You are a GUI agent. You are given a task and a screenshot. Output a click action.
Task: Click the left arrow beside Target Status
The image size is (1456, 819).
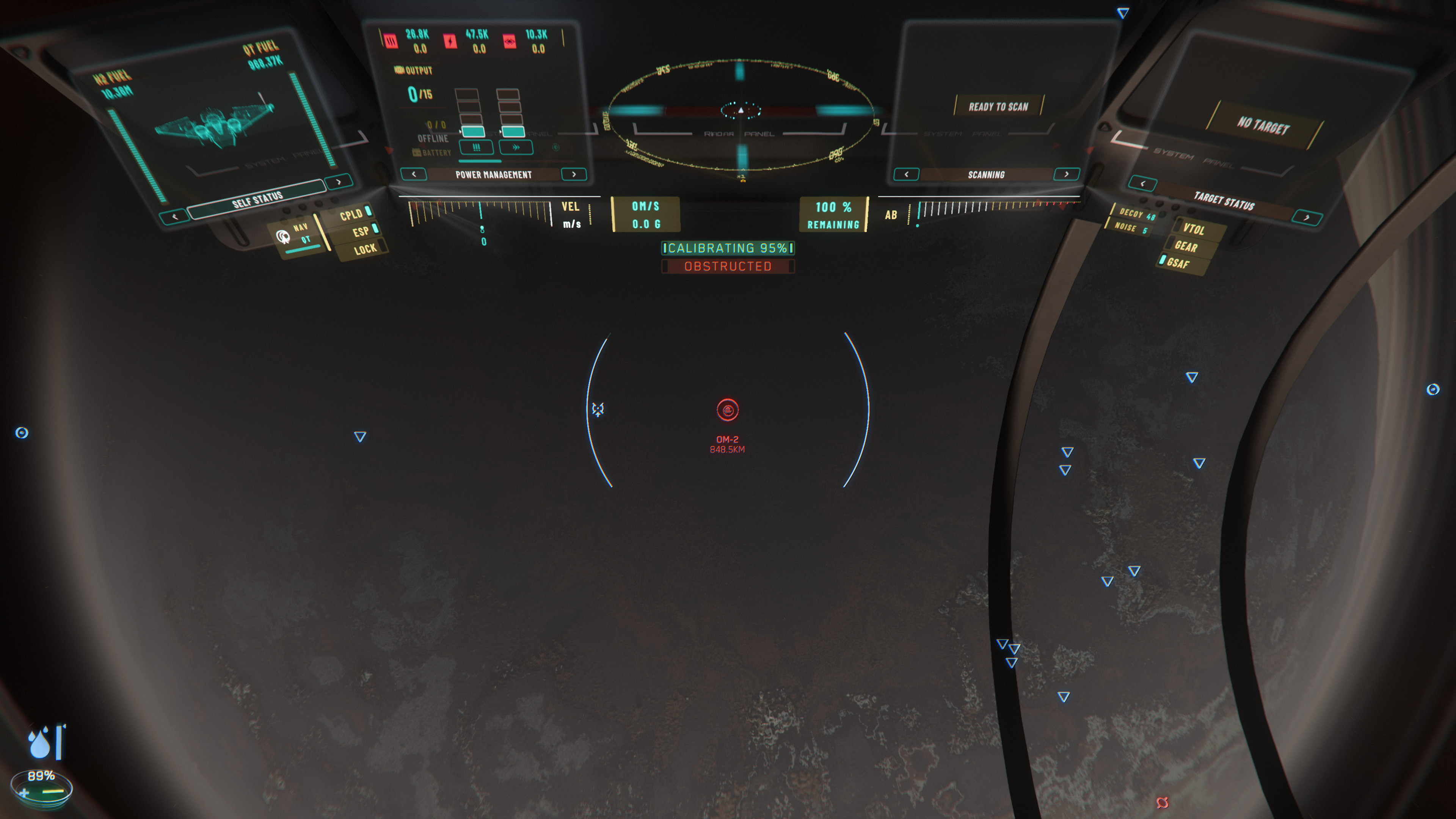coord(1142,184)
